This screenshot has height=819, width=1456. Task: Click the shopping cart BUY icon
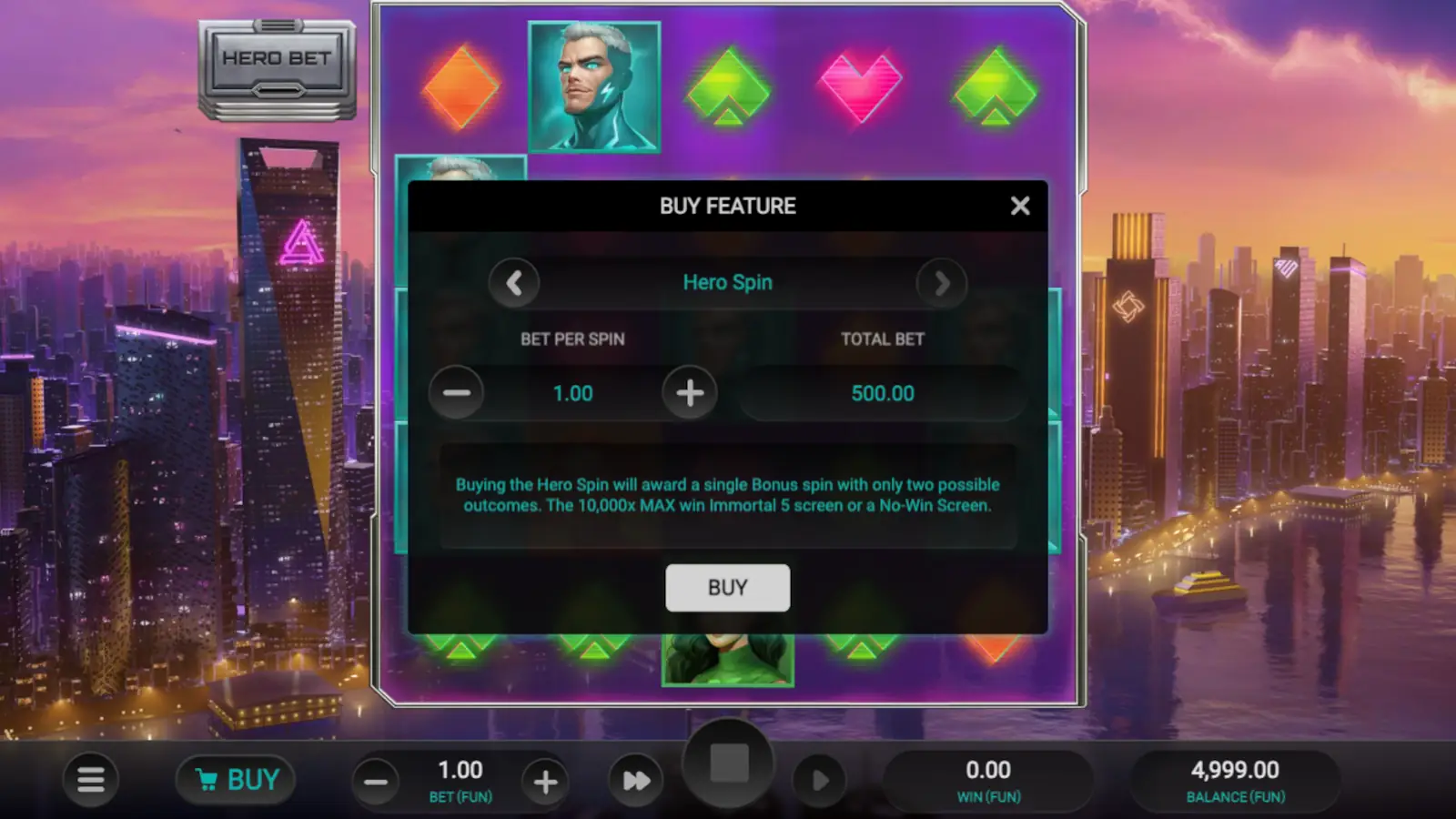coord(235,779)
